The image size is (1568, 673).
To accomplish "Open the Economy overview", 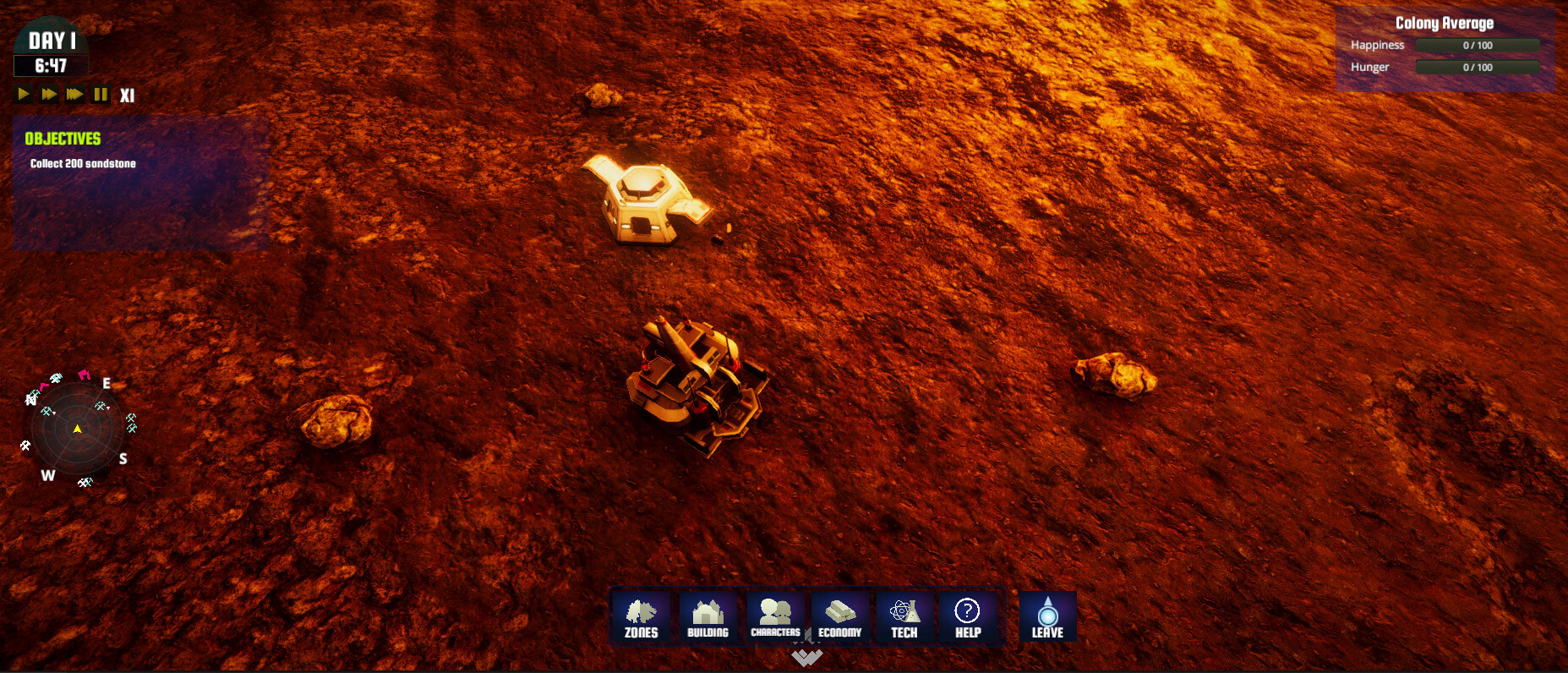I will point(839,617).
